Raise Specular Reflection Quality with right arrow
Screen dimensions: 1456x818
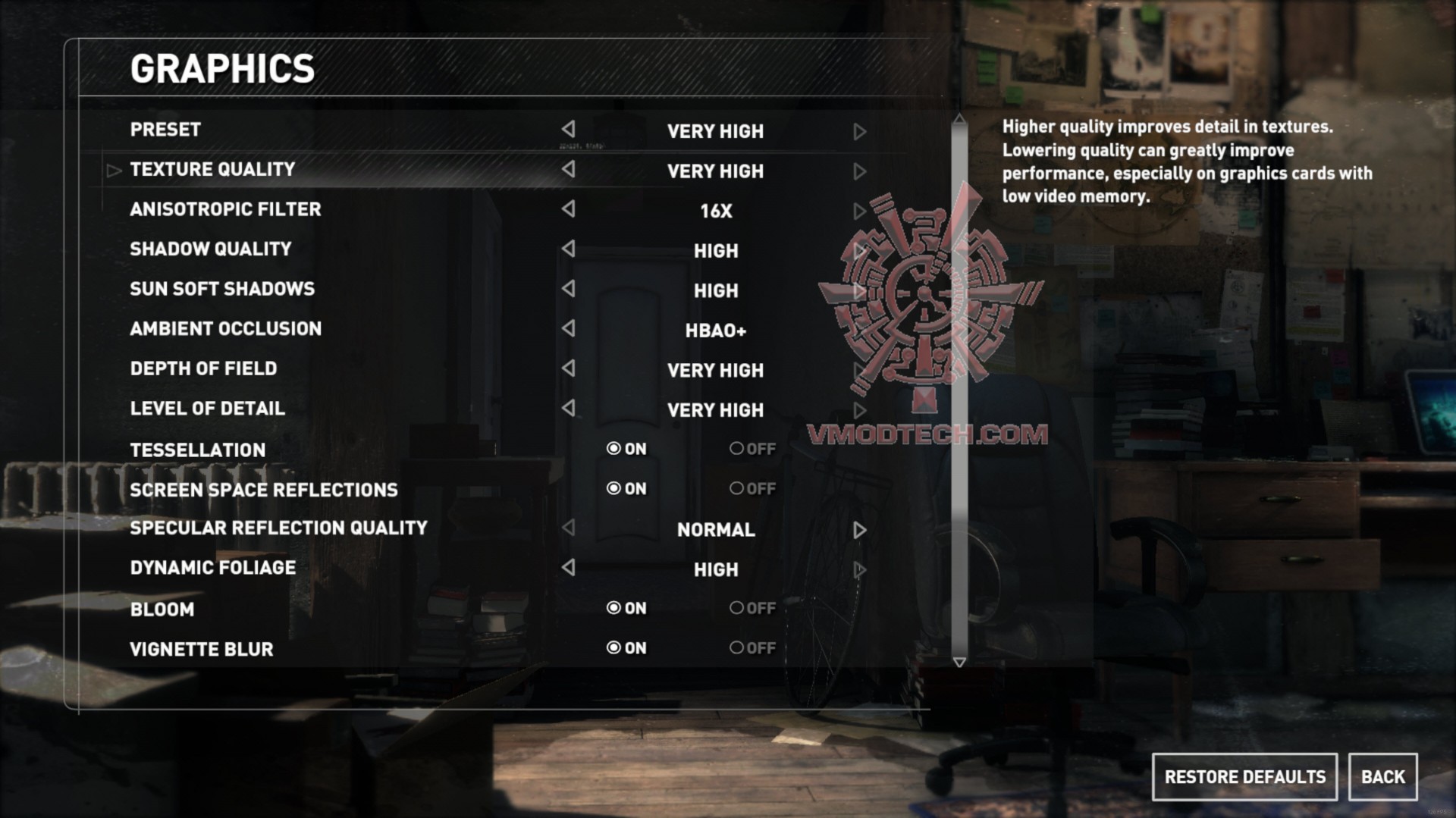tap(859, 530)
